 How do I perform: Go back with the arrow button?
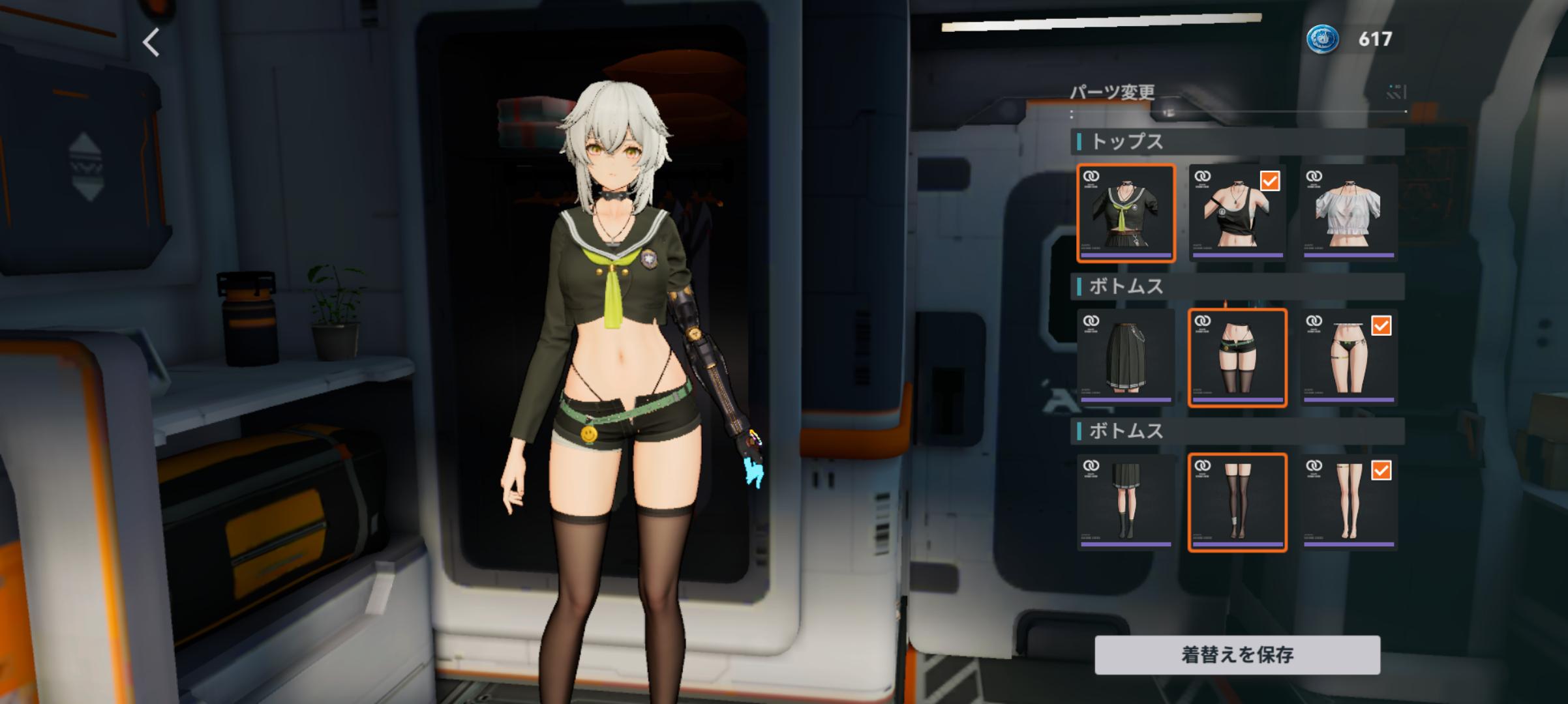(x=151, y=43)
